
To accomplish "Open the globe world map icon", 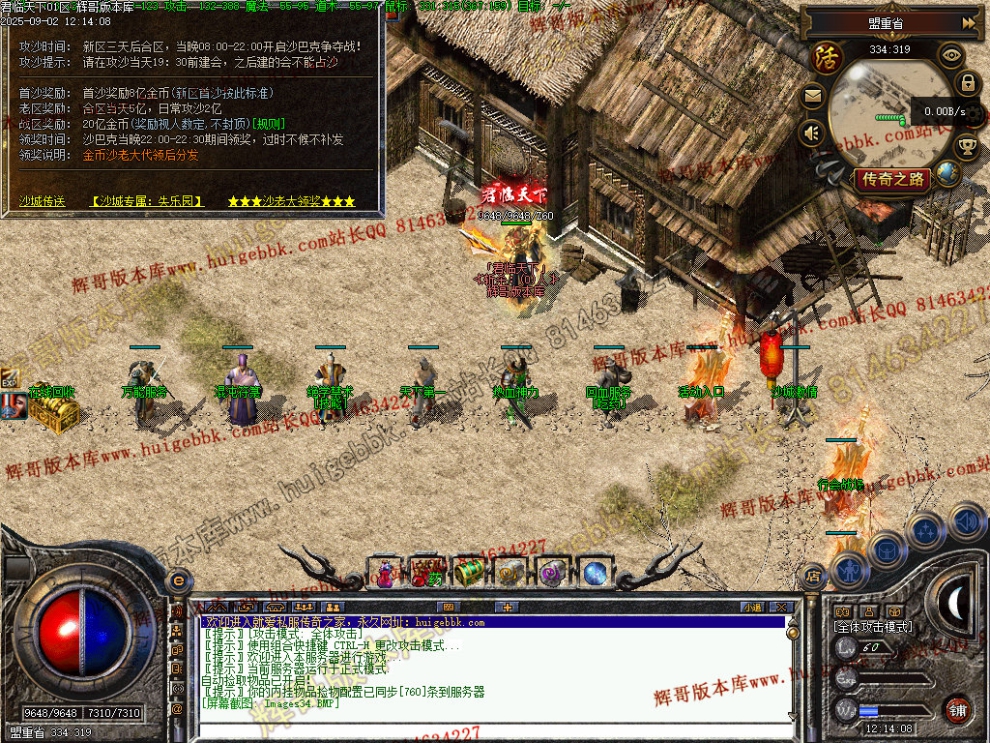I will click(948, 173).
